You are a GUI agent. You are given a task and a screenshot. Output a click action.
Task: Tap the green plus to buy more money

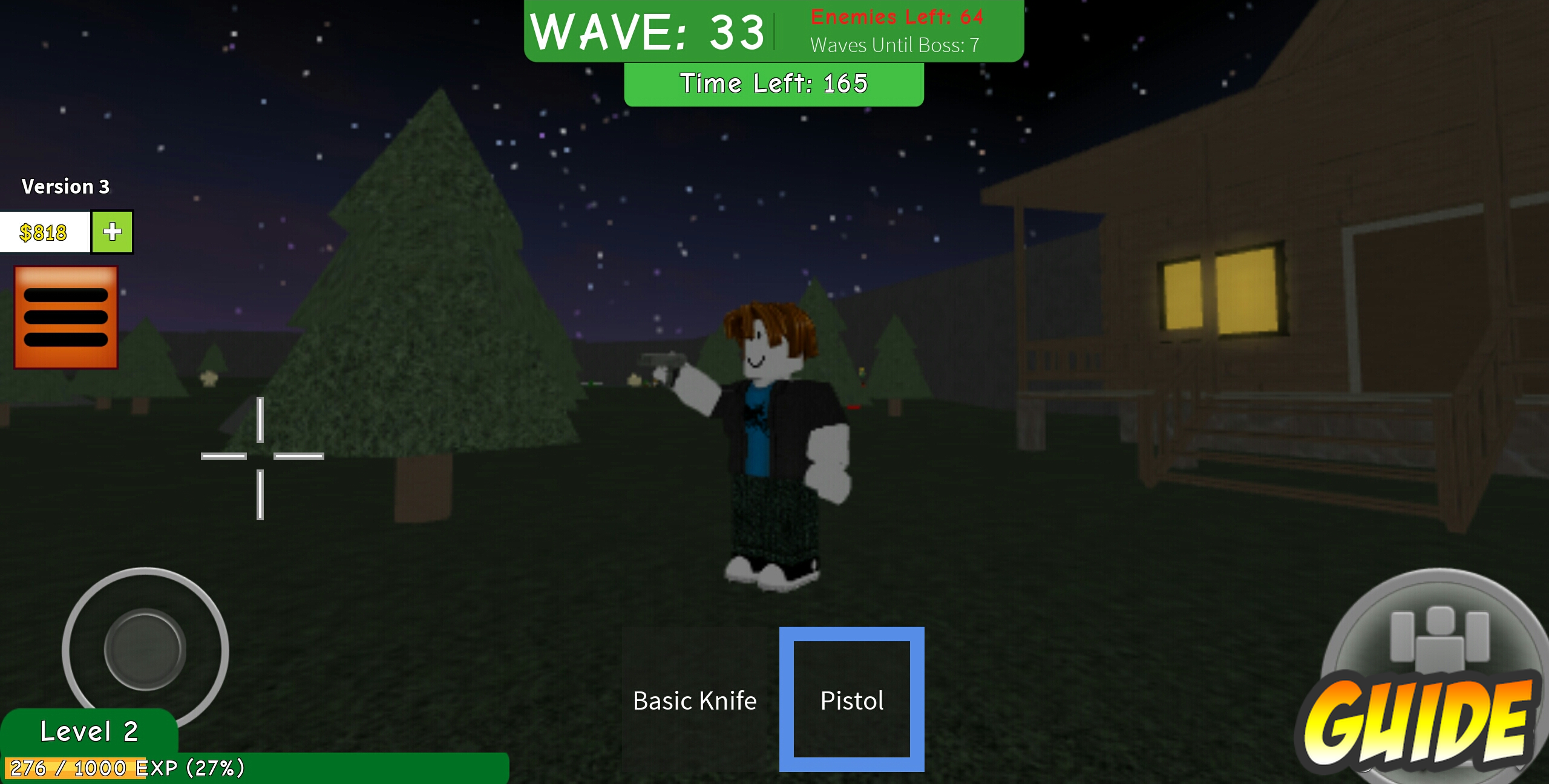pyautogui.click(x=111, y=232)
